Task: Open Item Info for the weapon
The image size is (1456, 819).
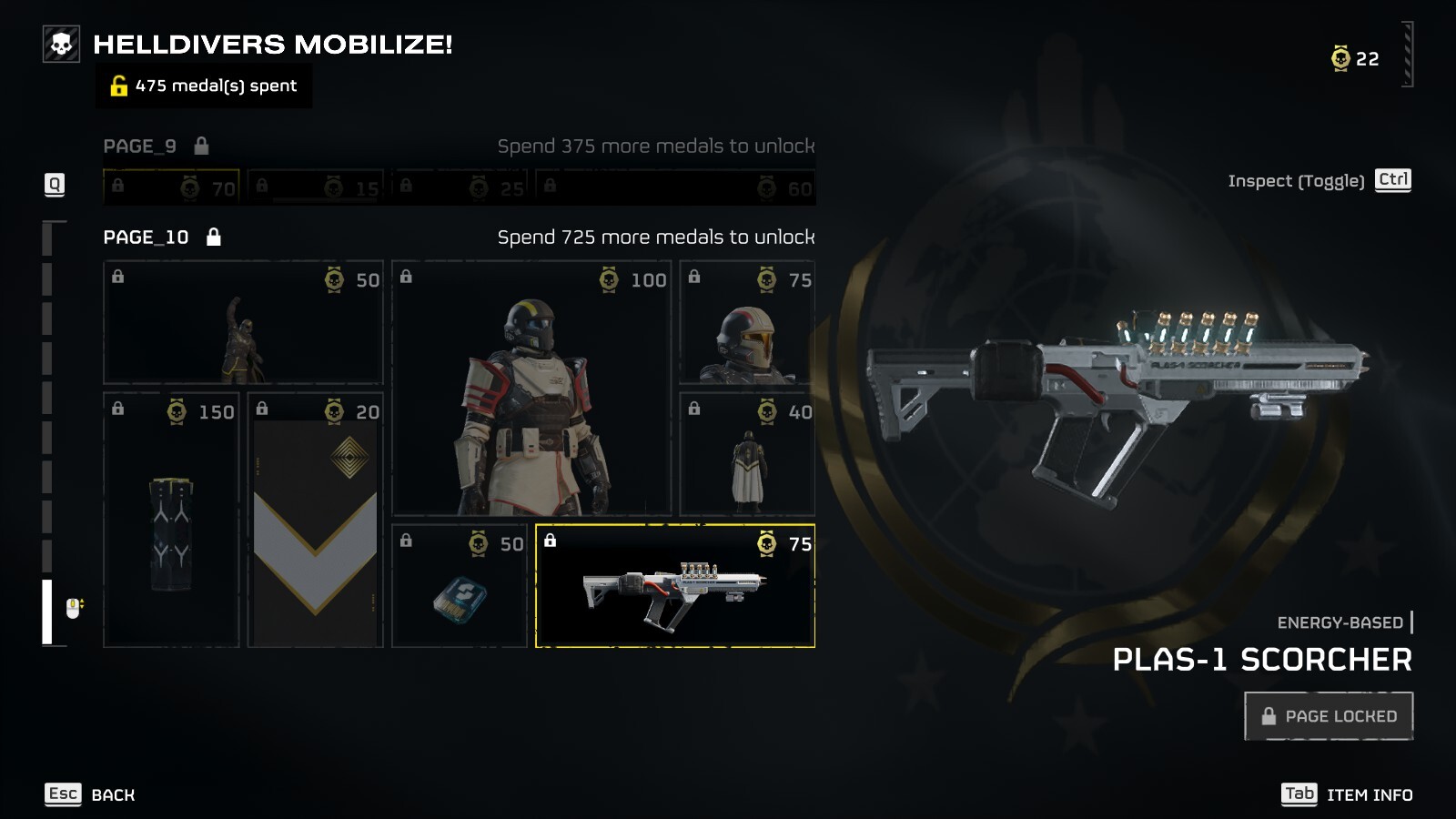Action: tap(1347, 794)
